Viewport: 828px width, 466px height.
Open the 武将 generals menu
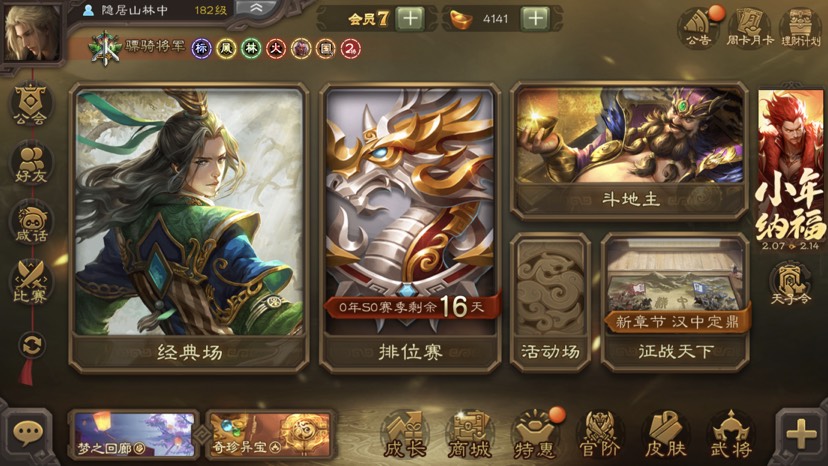729,434
